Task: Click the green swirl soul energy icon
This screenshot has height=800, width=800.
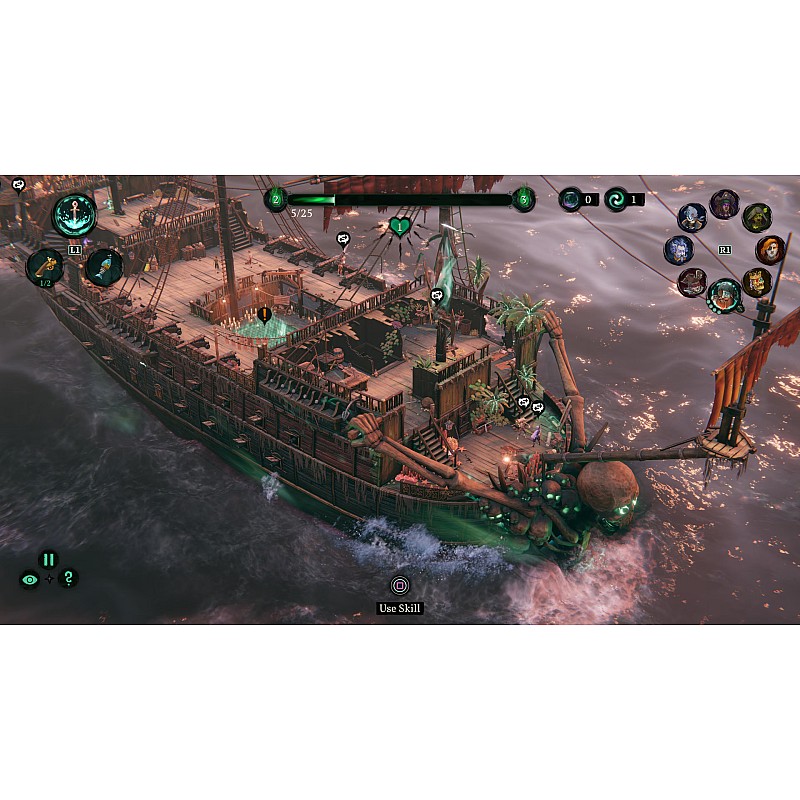Action: point(617,199)
